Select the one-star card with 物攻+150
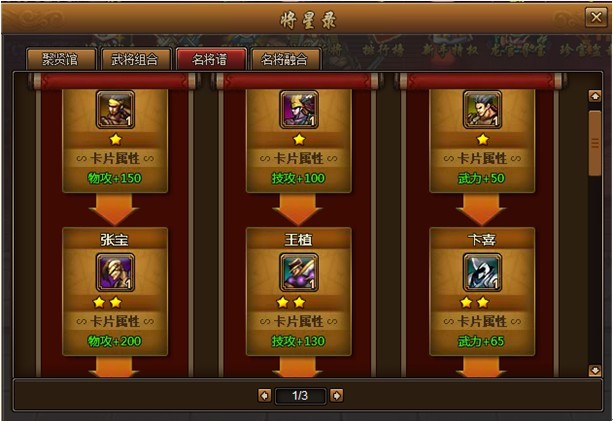 click(x=114, y=111)
